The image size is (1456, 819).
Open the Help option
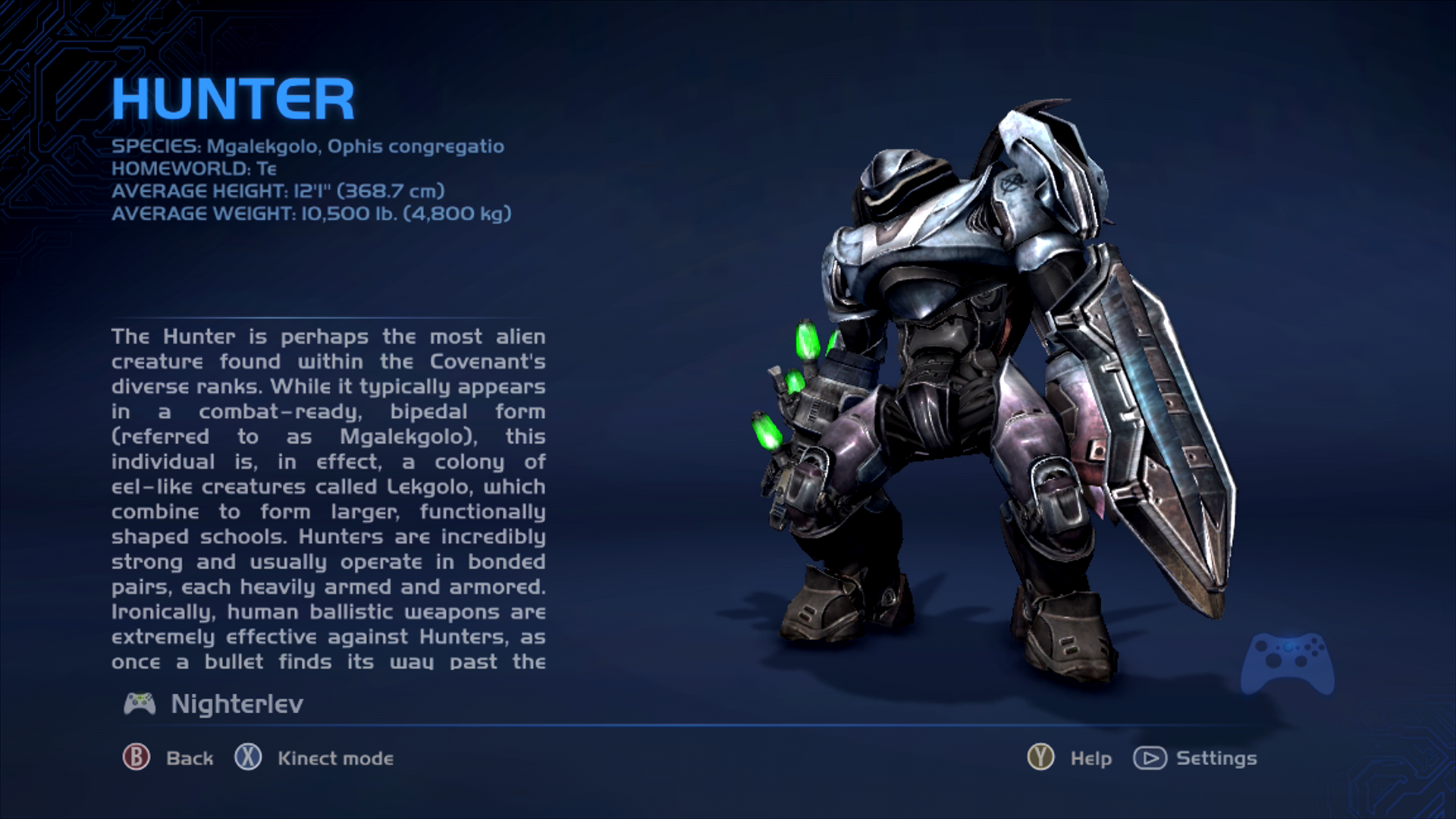tap(1090, 758)
